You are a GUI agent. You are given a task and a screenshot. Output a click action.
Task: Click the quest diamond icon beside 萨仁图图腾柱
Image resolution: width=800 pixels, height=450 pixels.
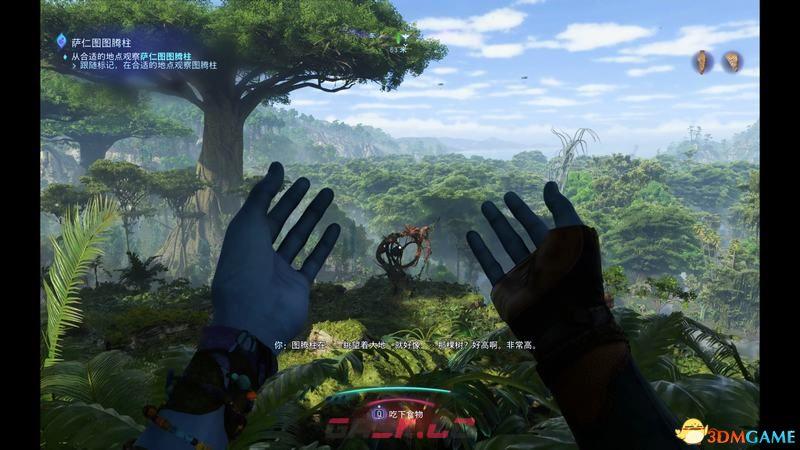(x=63, y=41)
